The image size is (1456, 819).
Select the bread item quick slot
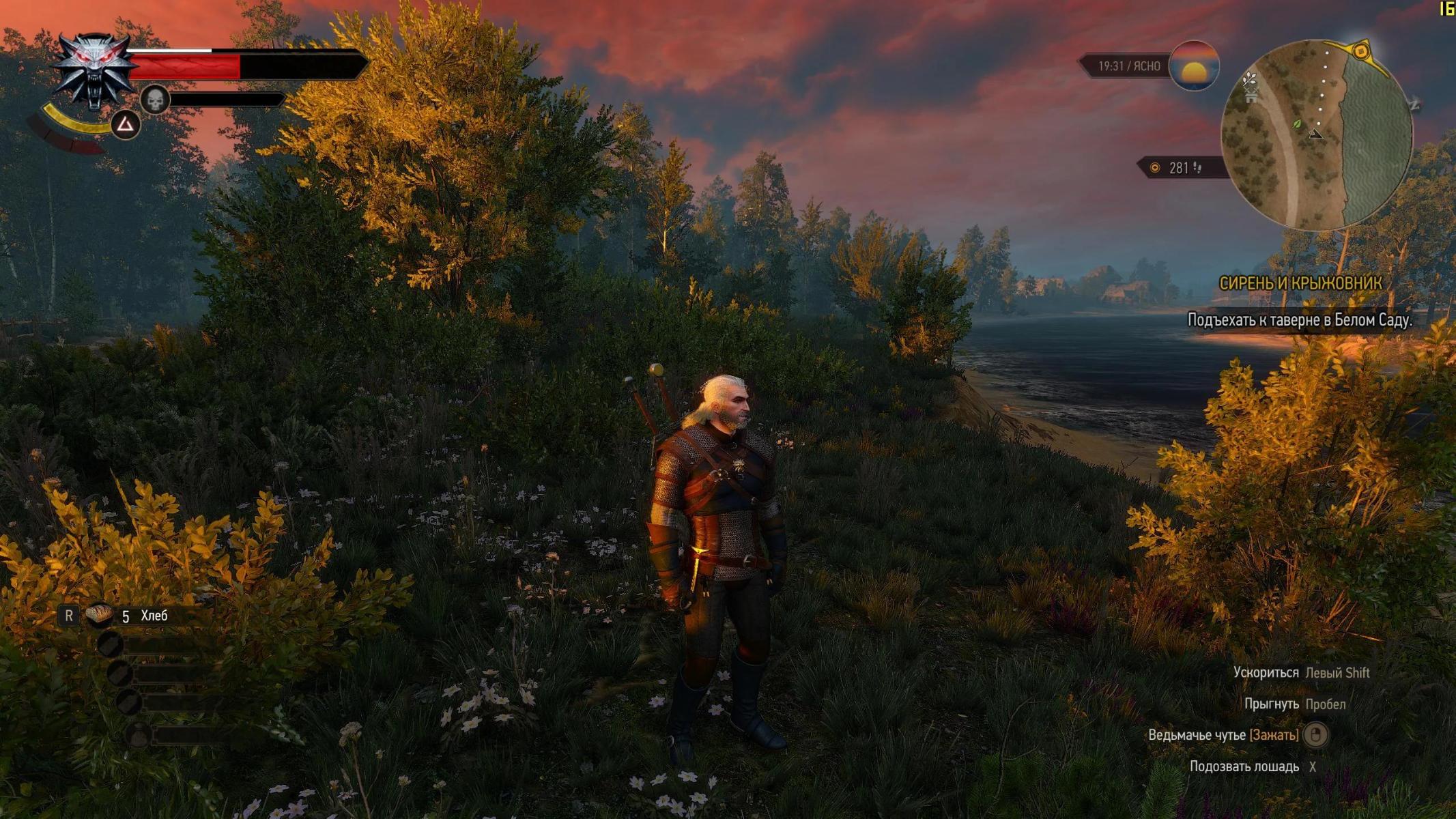[x=100, y=615]
